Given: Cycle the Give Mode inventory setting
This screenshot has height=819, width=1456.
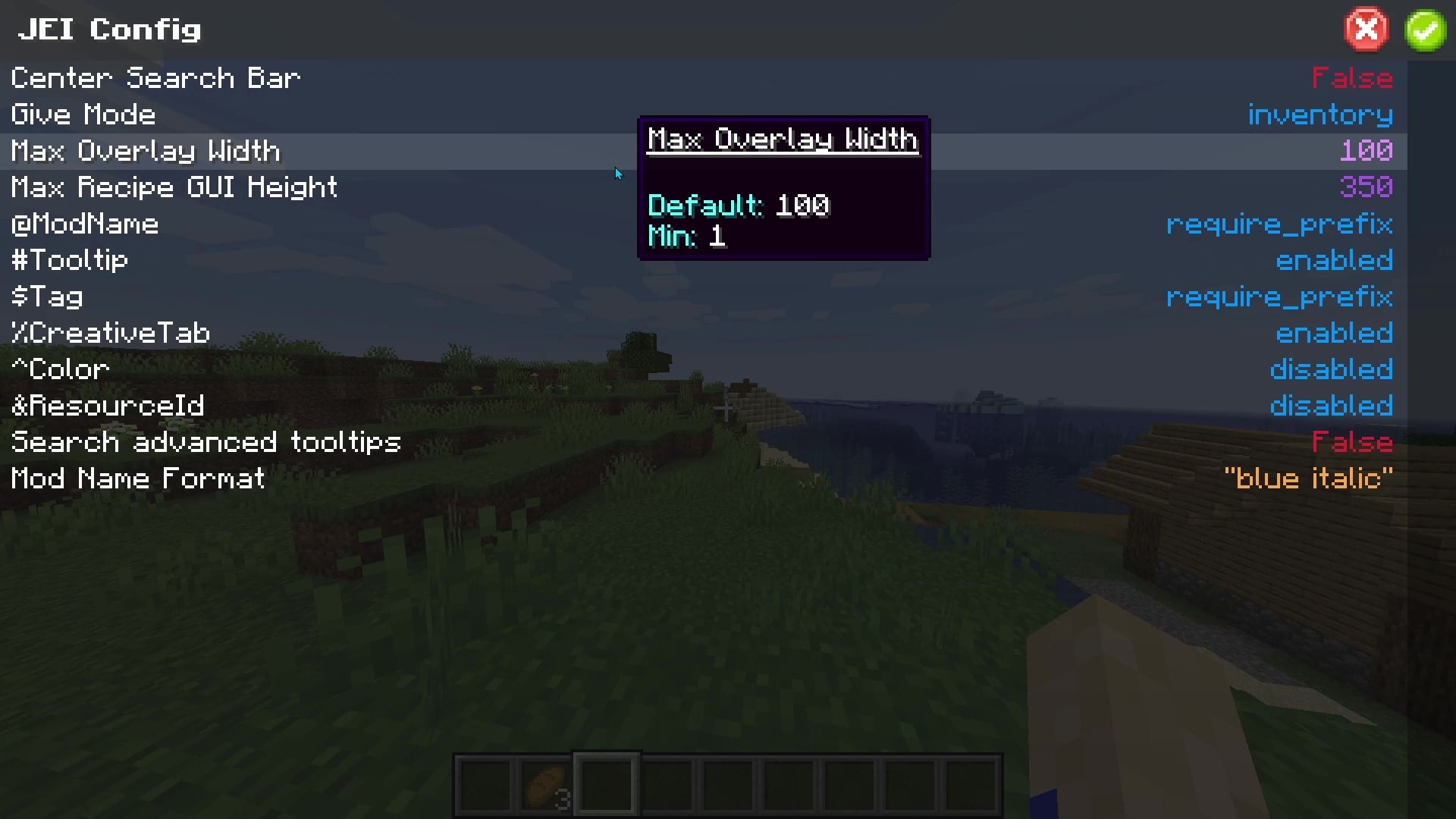Looking at the screenshot, I should (1320, 115).
